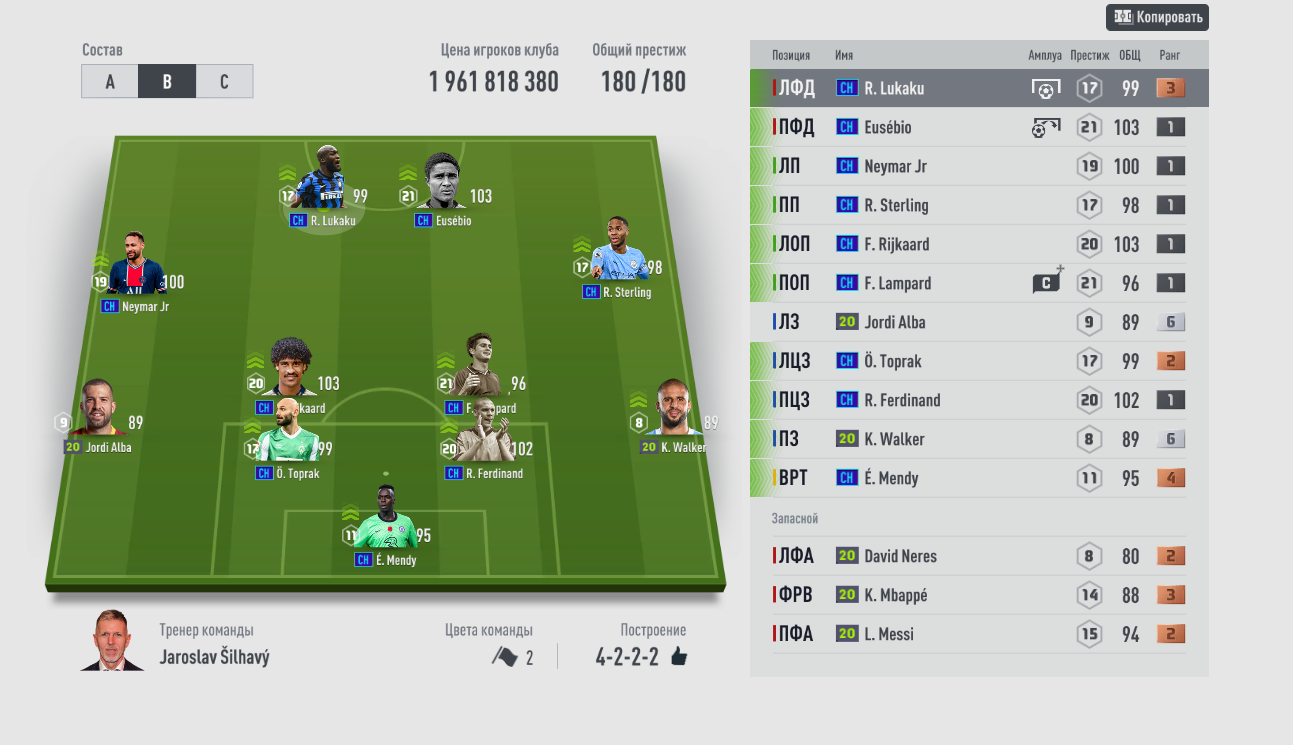Screen dimensions: 1293x745
Task: Pick substitute K. Mbappé row
Action: [x=978, y=595]
